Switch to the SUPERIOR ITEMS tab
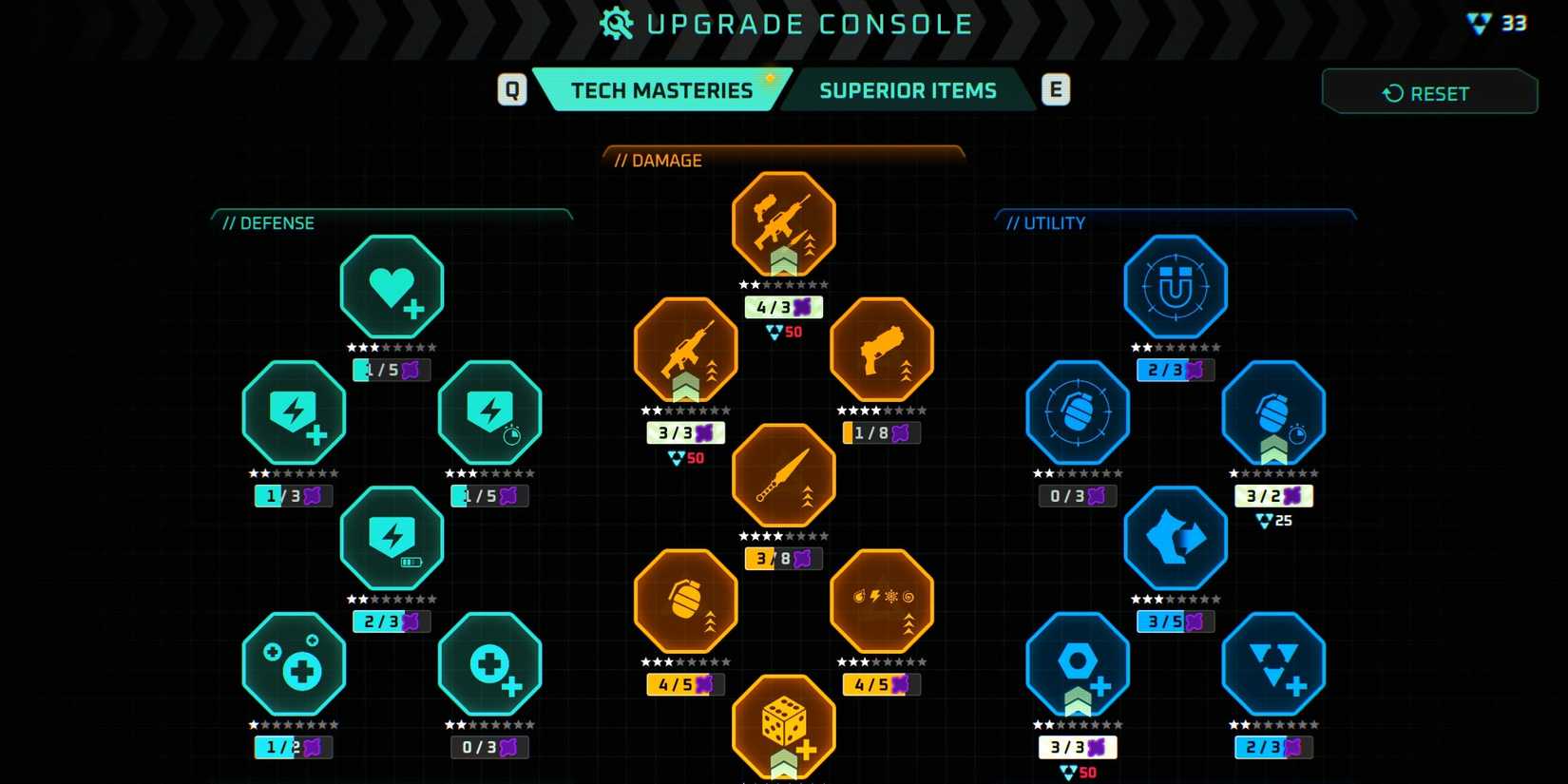The image size is (1568, 784). 908,90
